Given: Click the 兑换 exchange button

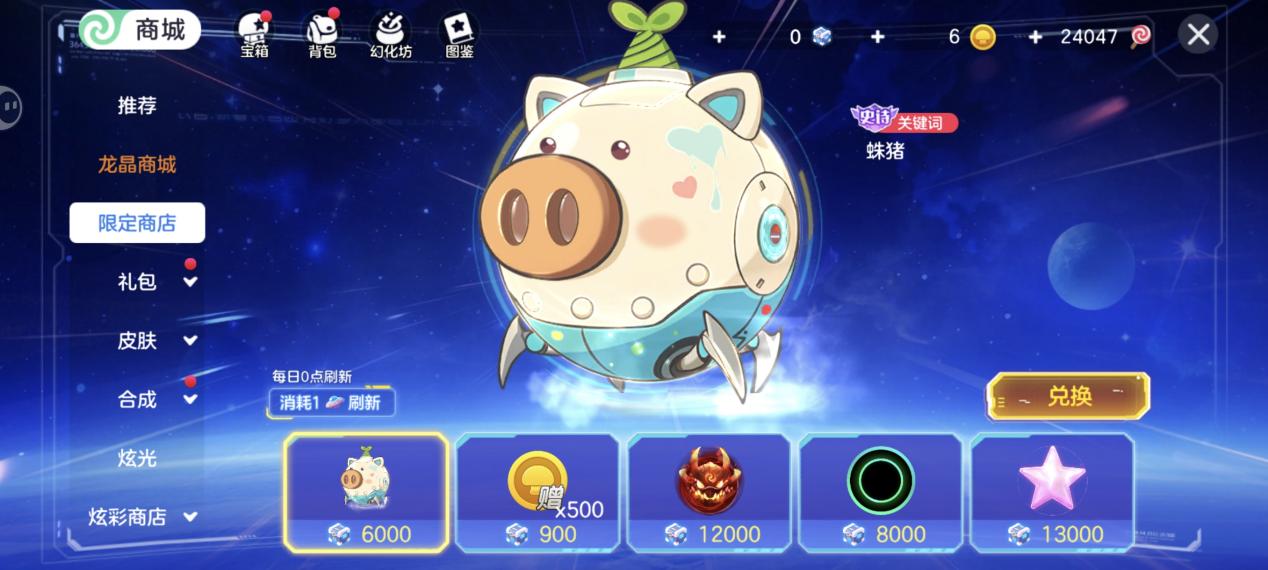Looking at the screenshot, I should point(1068,396).
